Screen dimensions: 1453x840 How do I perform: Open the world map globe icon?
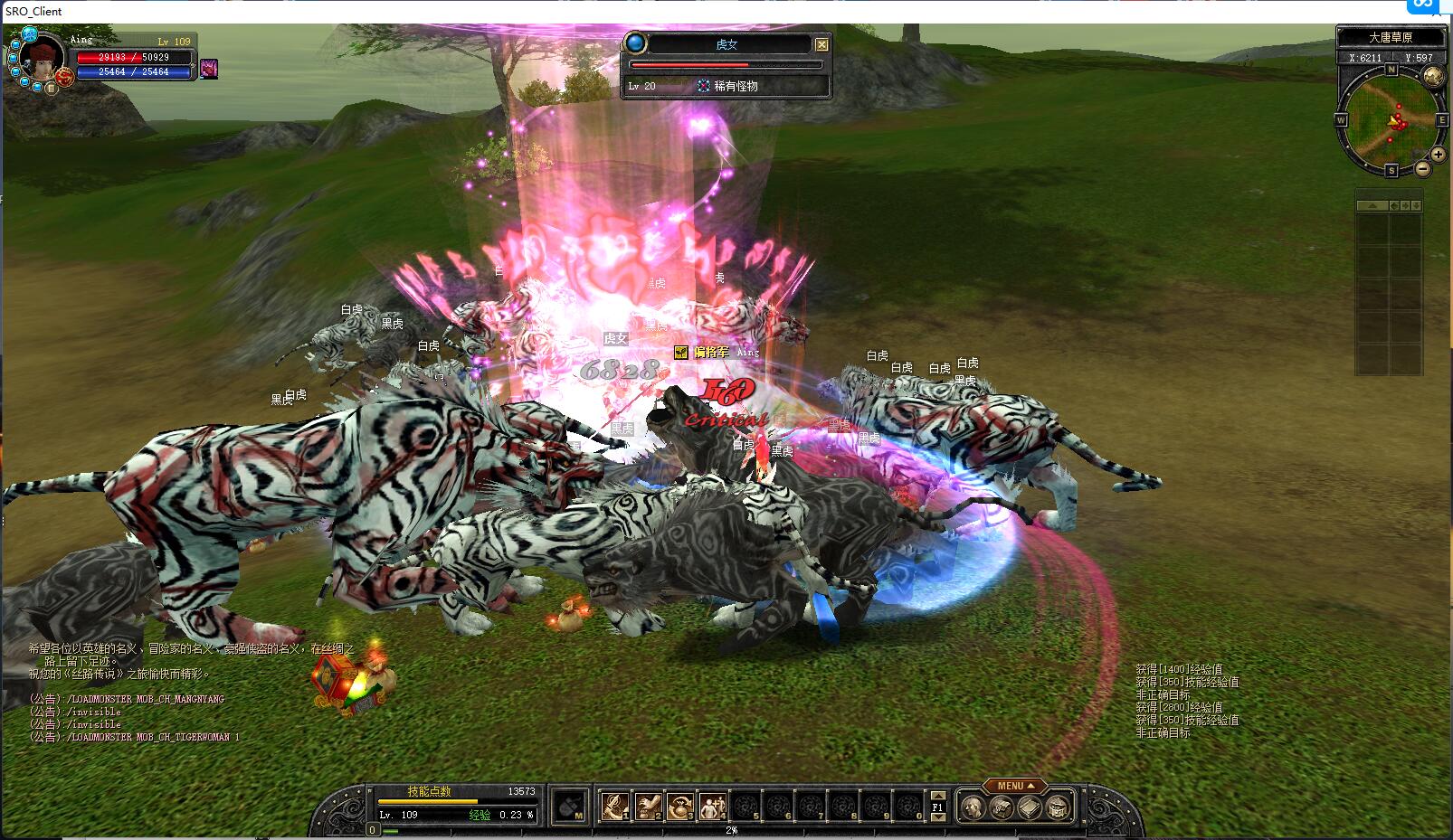pos(1433,76)
